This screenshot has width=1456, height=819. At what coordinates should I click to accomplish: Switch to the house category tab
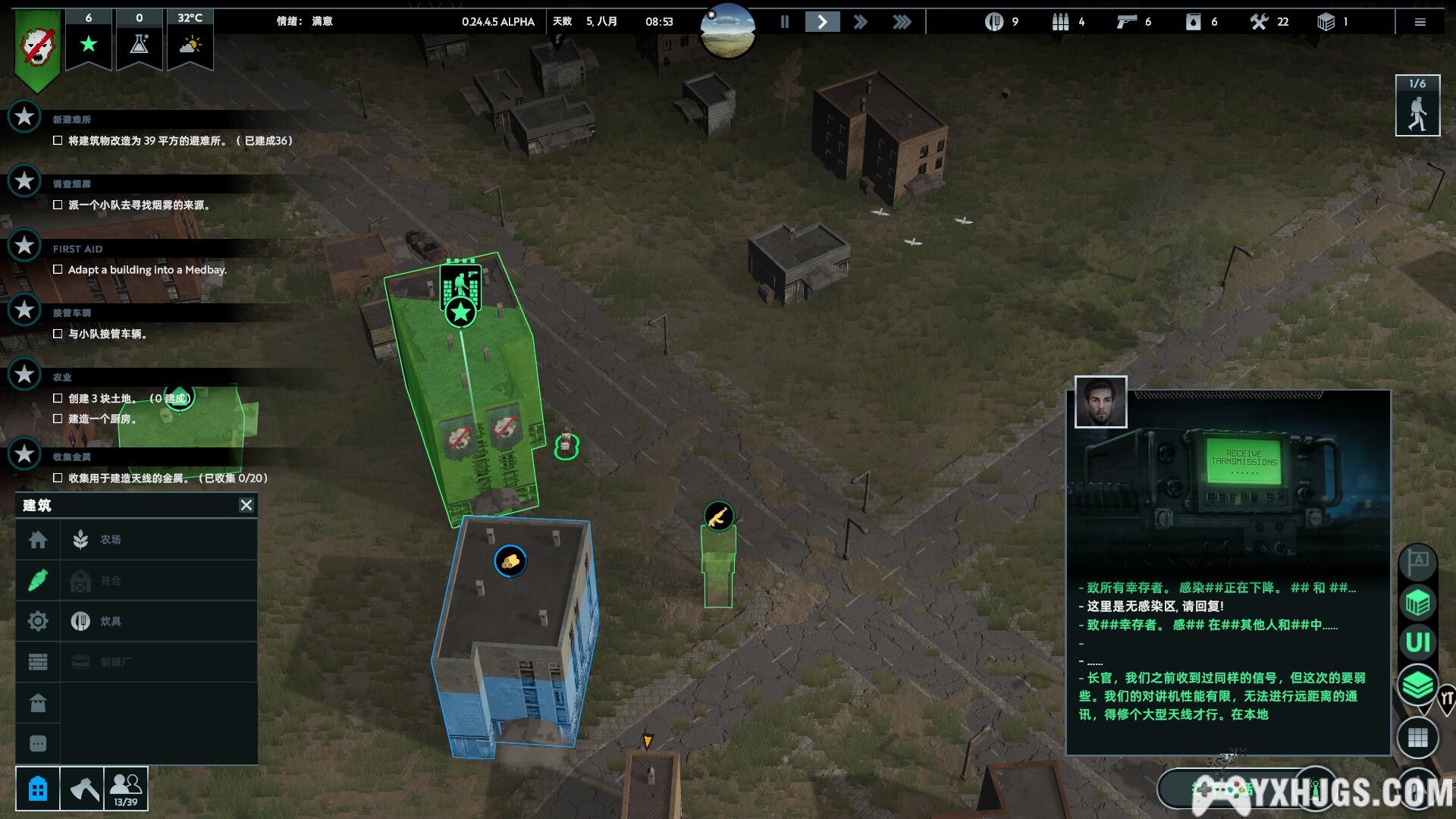tap(38, 540)
